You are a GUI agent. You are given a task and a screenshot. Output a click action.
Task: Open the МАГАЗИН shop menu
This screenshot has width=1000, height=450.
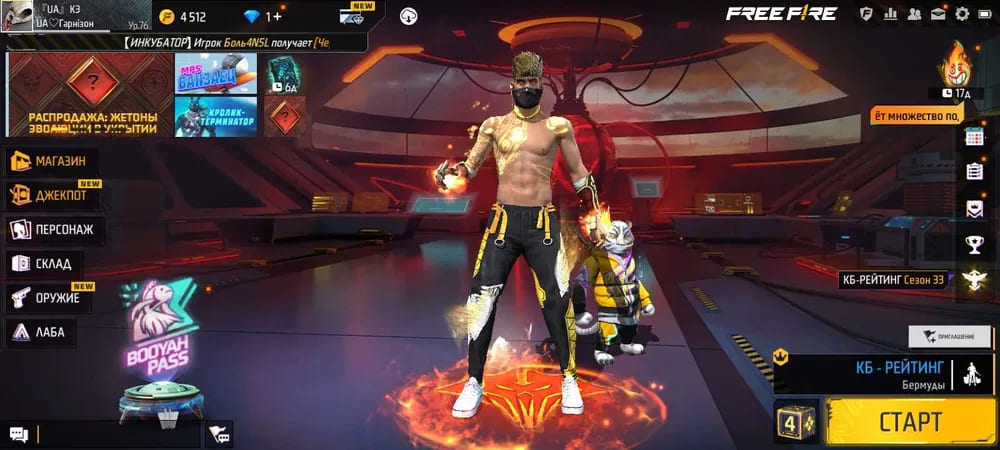click(60, 161)
